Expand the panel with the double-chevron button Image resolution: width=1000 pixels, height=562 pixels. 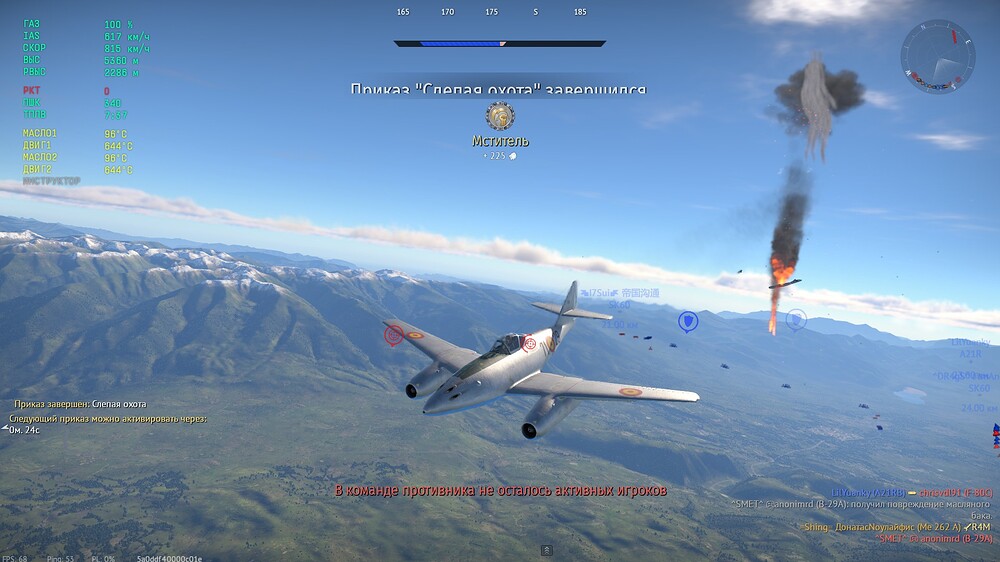point(547,550)
